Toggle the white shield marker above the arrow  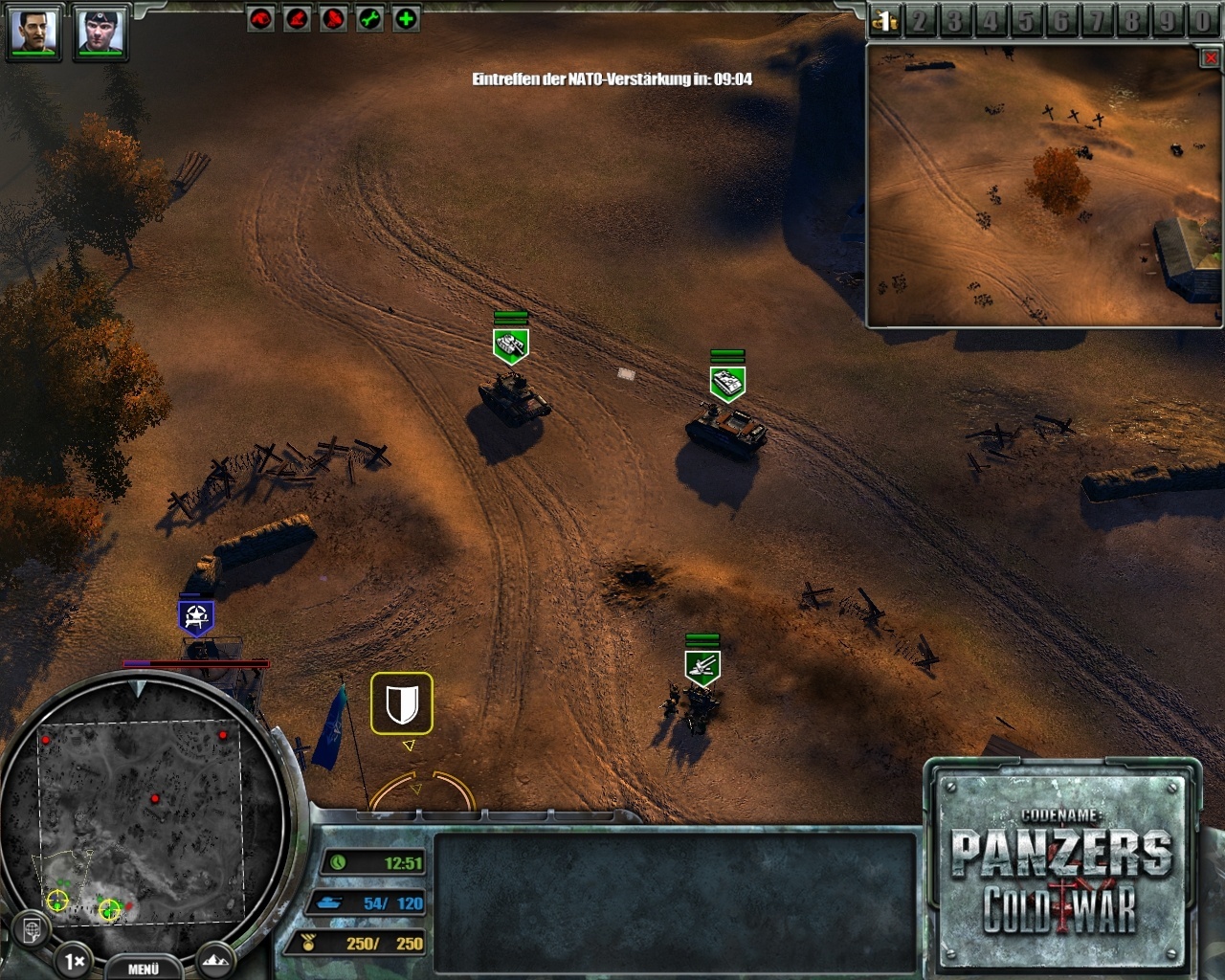(x=403, y=703)
